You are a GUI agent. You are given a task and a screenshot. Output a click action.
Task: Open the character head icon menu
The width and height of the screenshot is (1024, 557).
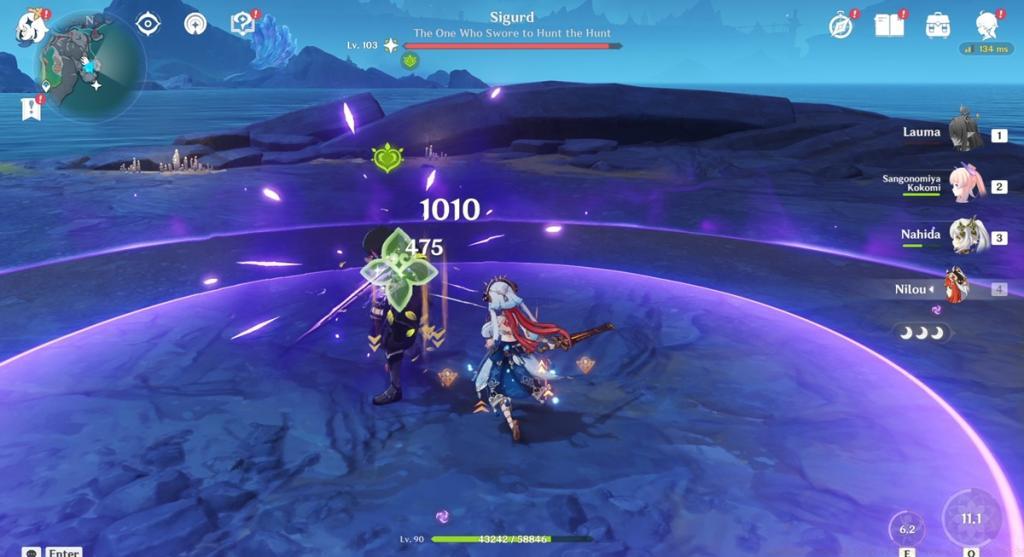pos(988,26)
